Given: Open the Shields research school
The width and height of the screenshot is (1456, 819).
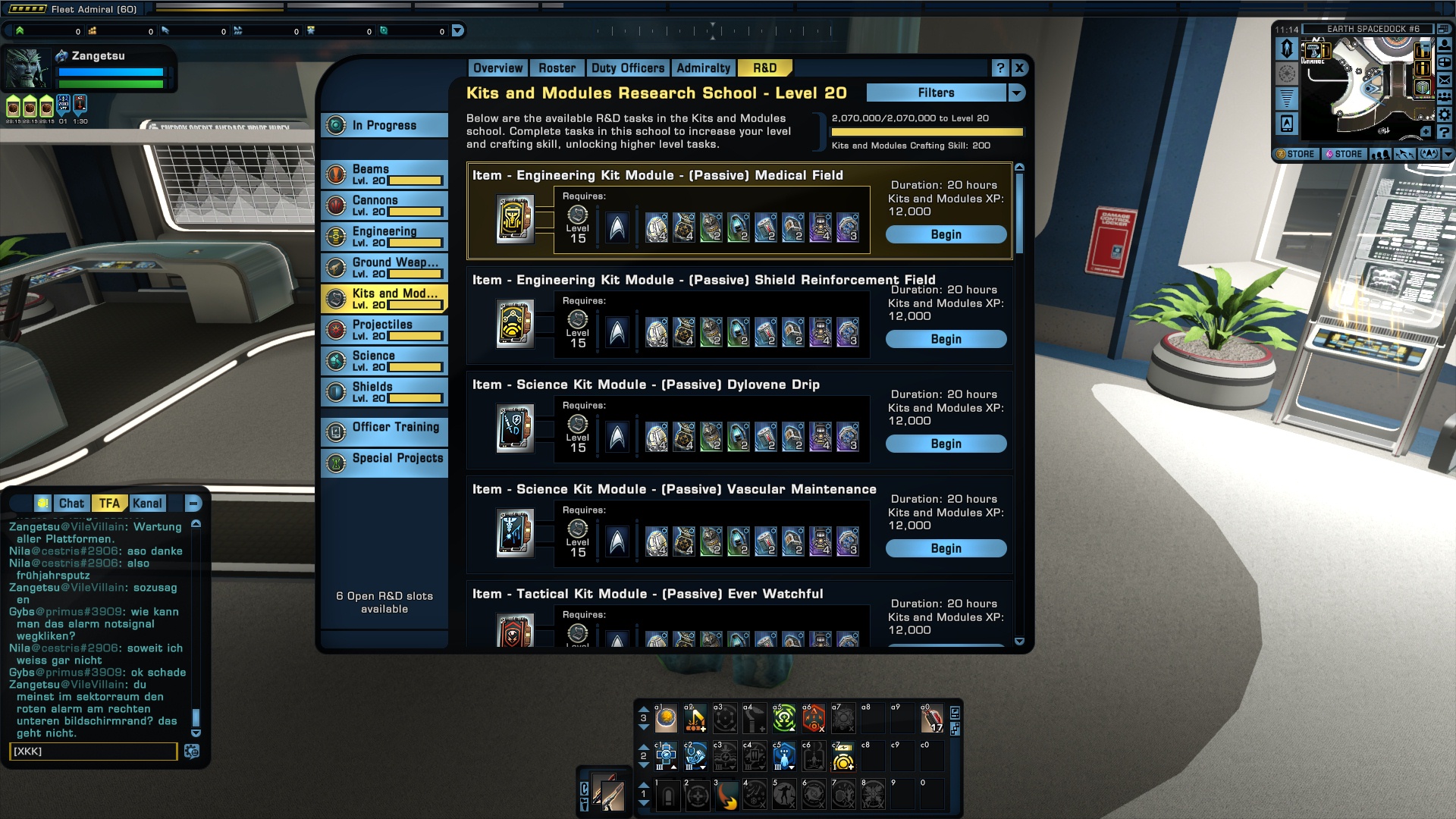Looking at the screenshot, I should click(x=384, y=392).
